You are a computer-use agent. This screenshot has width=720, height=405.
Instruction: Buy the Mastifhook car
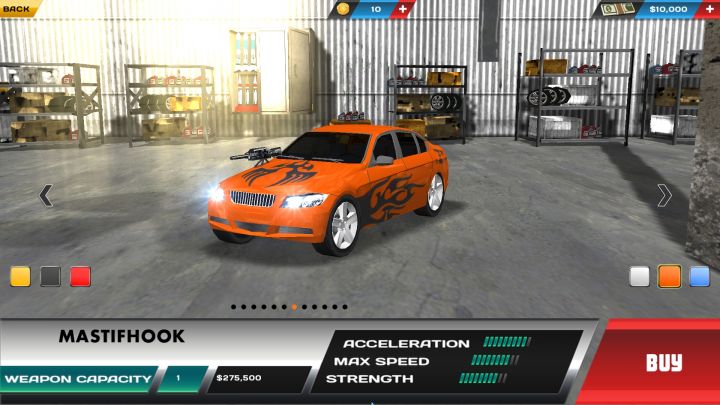coord(663,362)
